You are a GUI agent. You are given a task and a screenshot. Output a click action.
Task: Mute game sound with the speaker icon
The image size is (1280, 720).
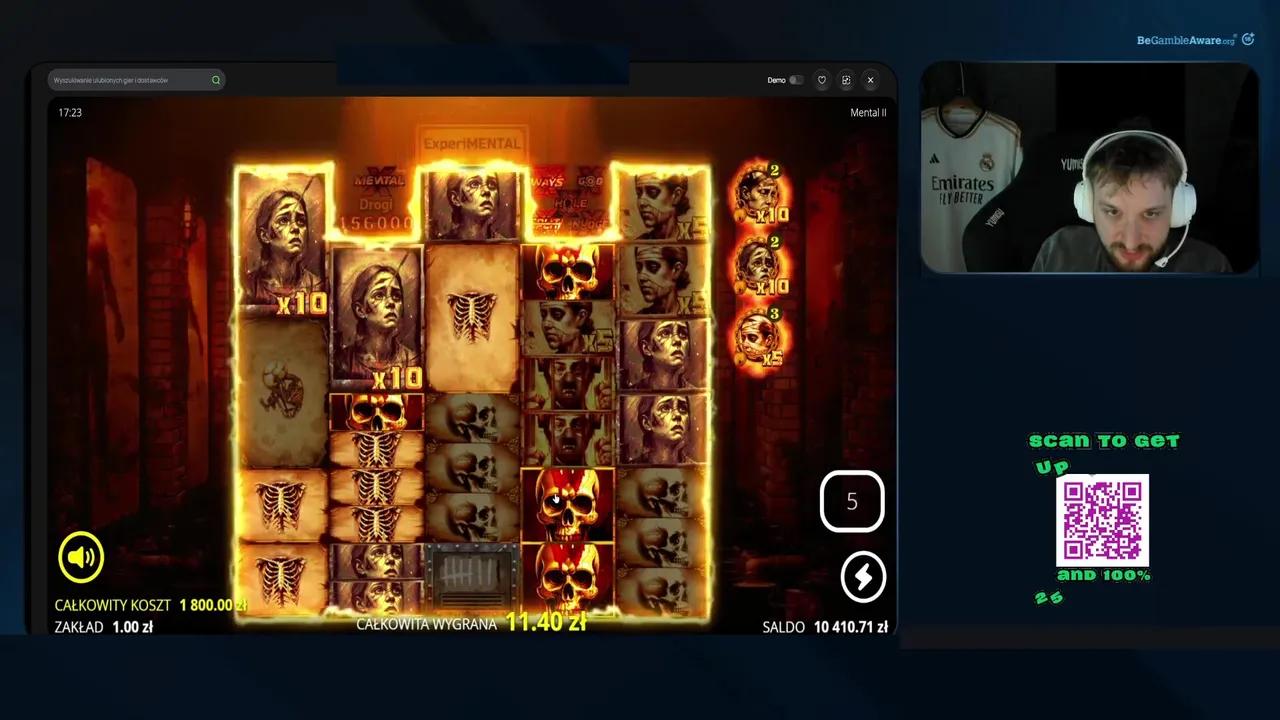[80, 557]
